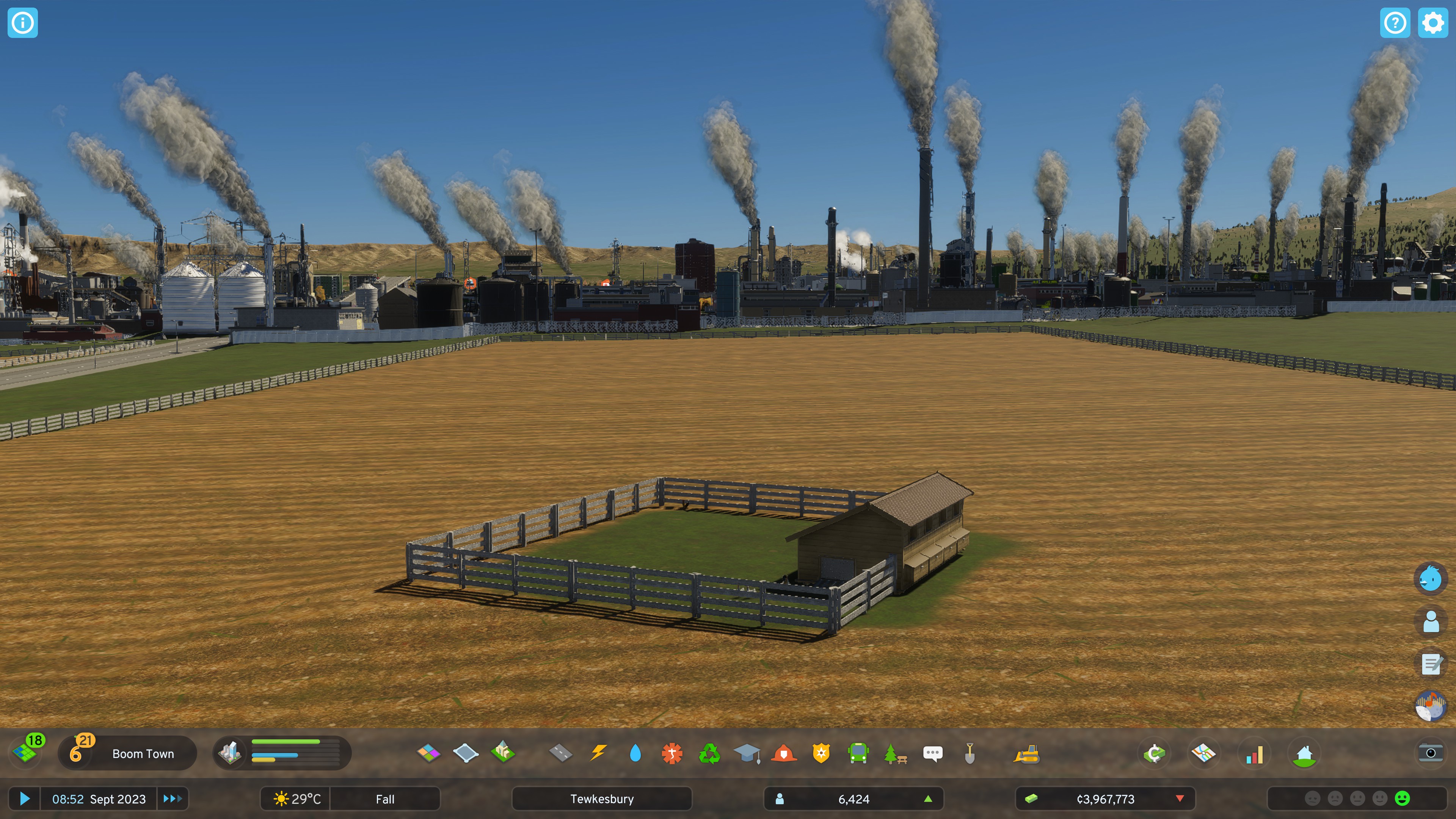Open the Boom Town milestone progress panel

click(x=128, y=753)
